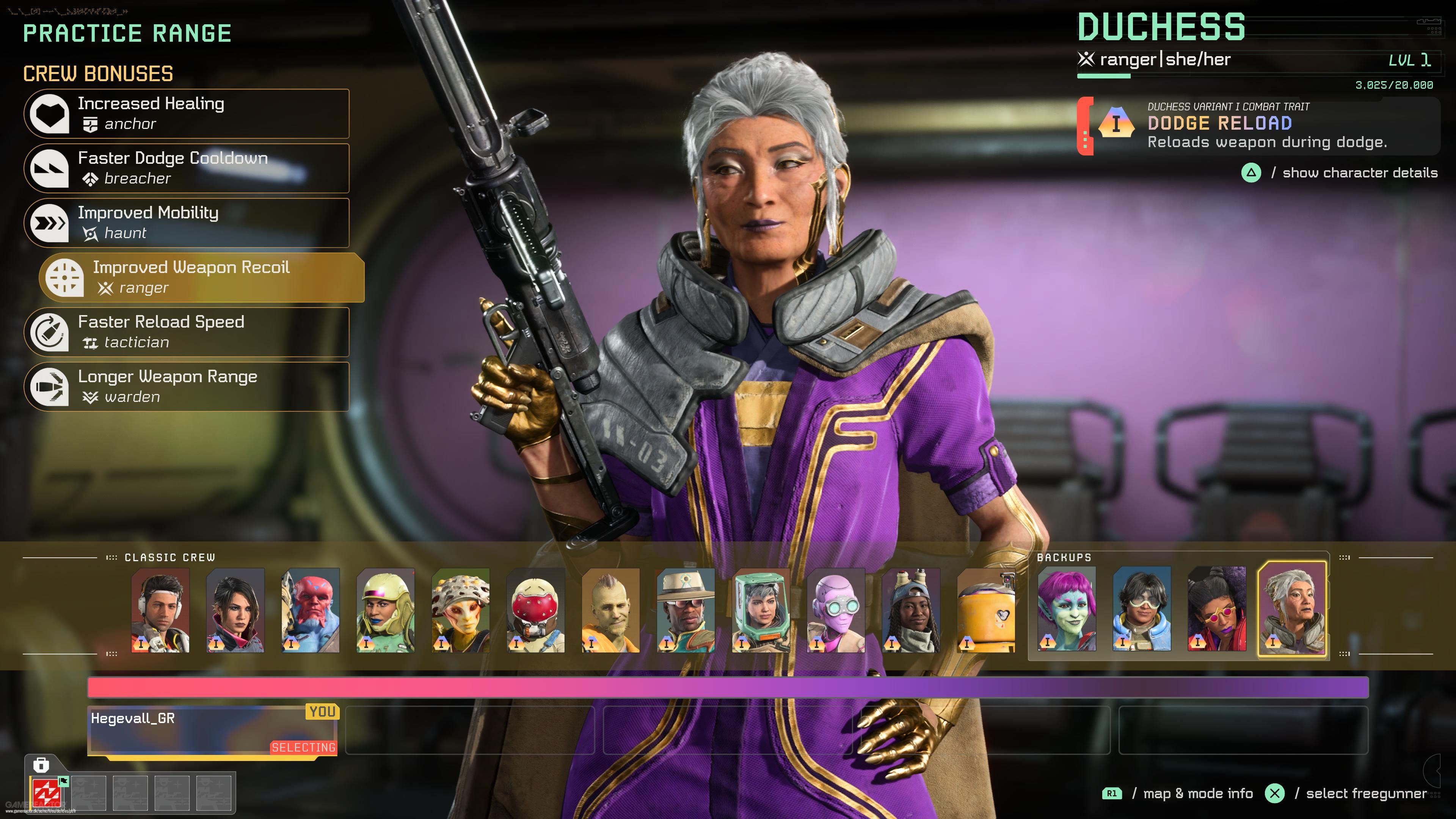
Task: Choose the mushroom-headed character portrait
Action: point(461,610)
